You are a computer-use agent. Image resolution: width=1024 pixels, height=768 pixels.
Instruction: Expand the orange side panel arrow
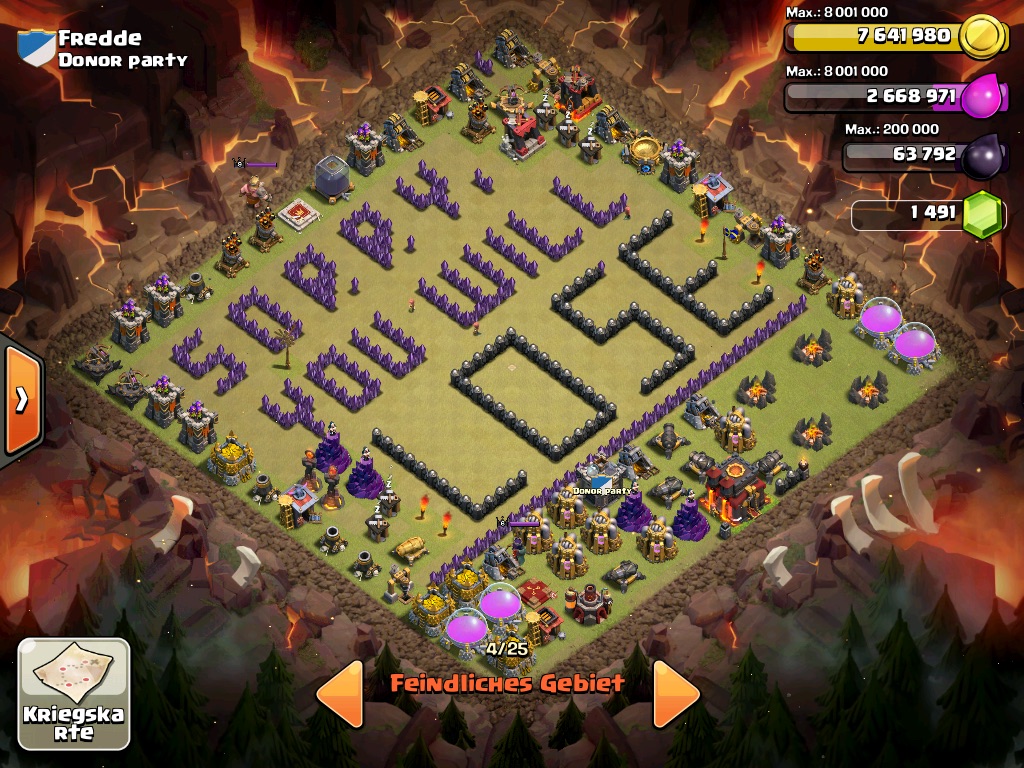(x=21, y=400)
